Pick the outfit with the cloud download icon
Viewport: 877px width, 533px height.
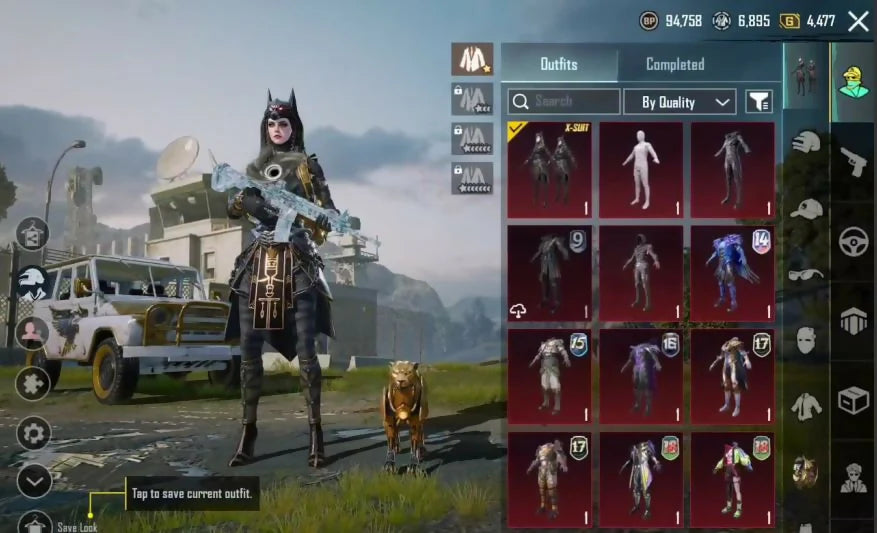549,273
